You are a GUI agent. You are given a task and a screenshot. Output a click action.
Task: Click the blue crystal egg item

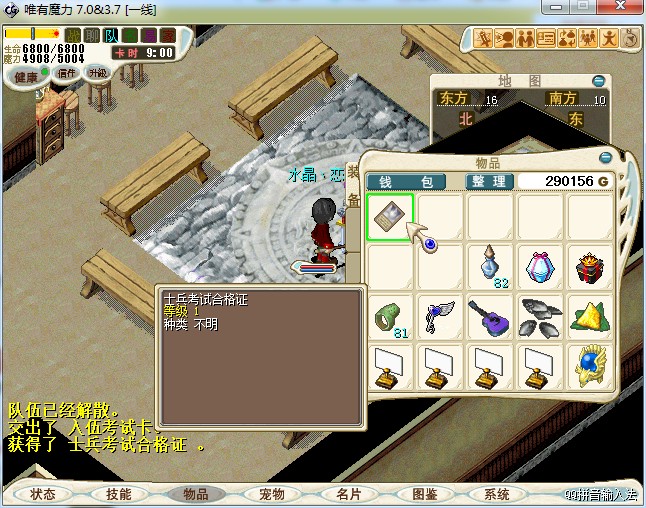pos(541,267)
